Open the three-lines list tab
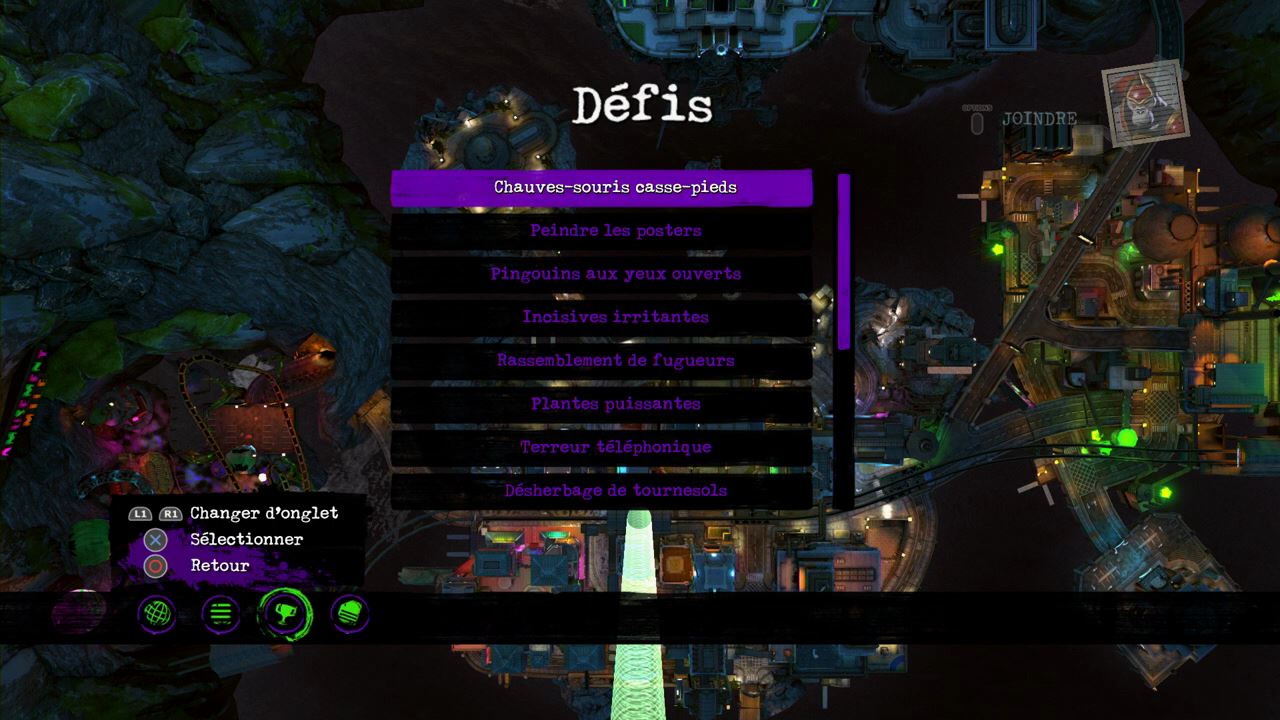 (221, 614)
